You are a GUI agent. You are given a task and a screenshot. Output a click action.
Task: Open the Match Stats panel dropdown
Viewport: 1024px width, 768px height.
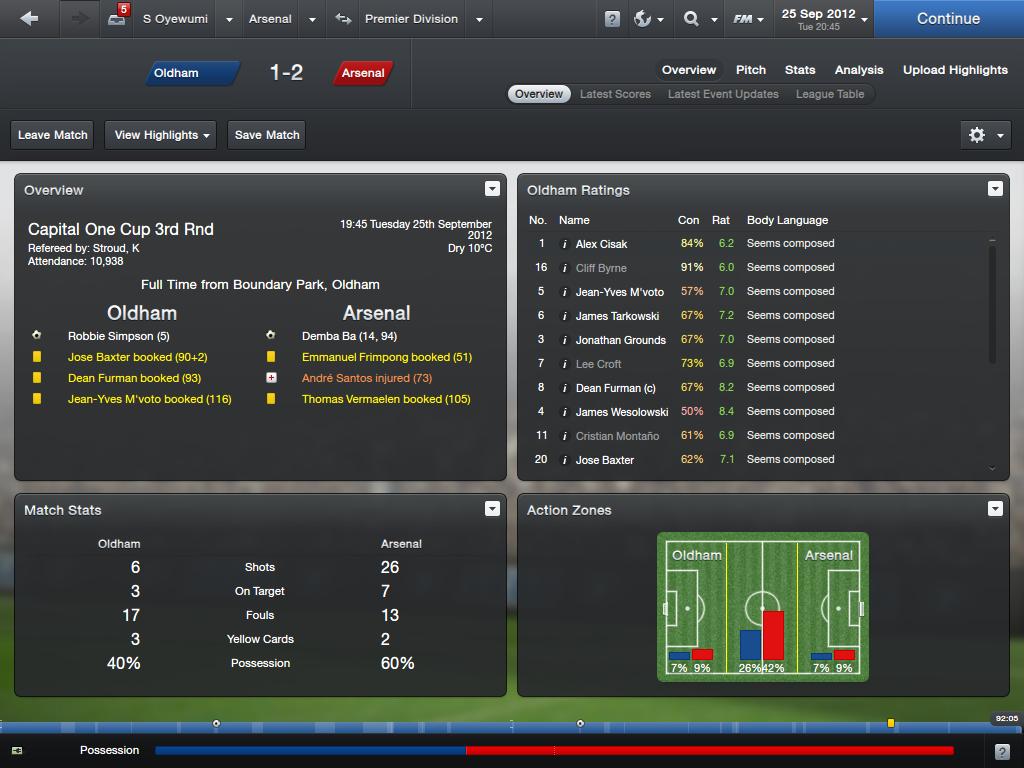click(492, 509)
